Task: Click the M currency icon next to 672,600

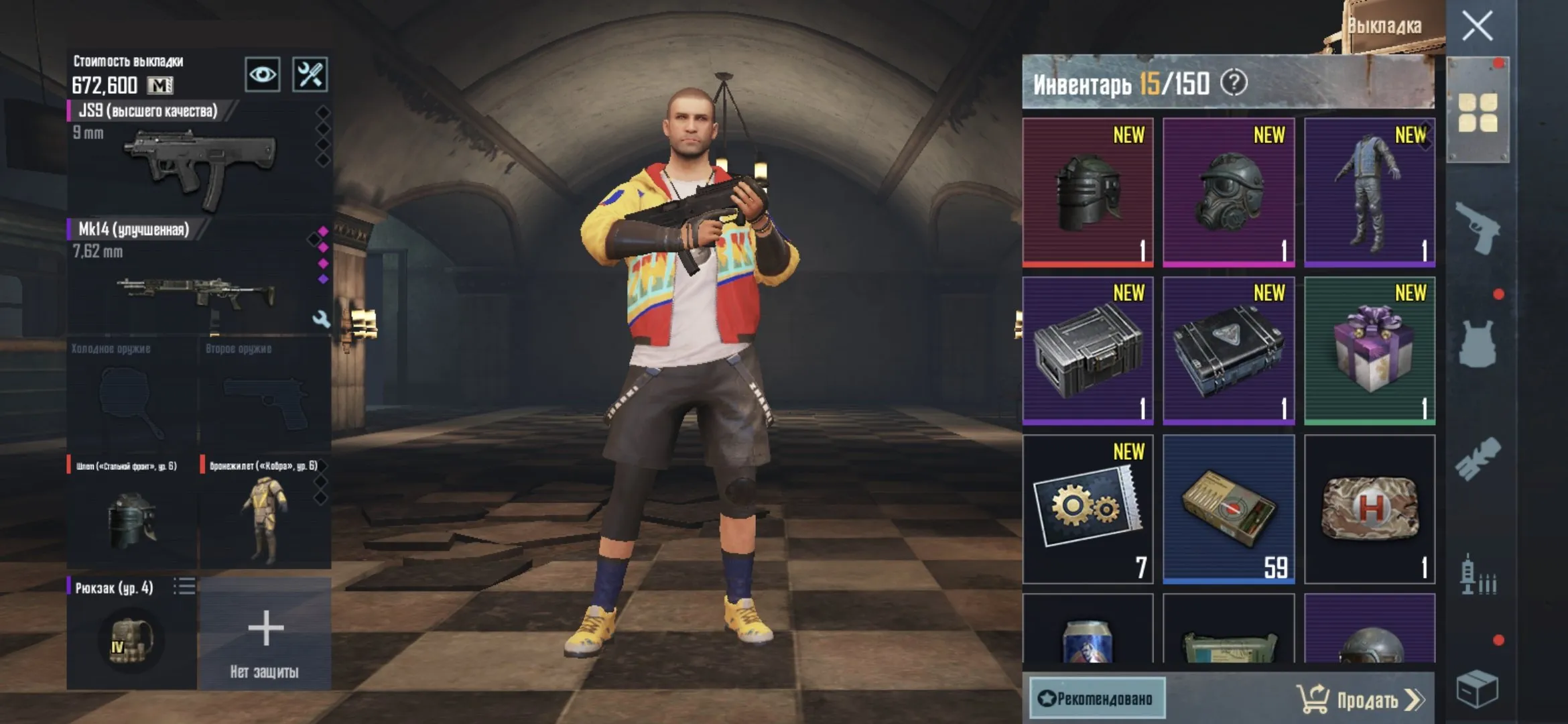Action: (159, 86)
